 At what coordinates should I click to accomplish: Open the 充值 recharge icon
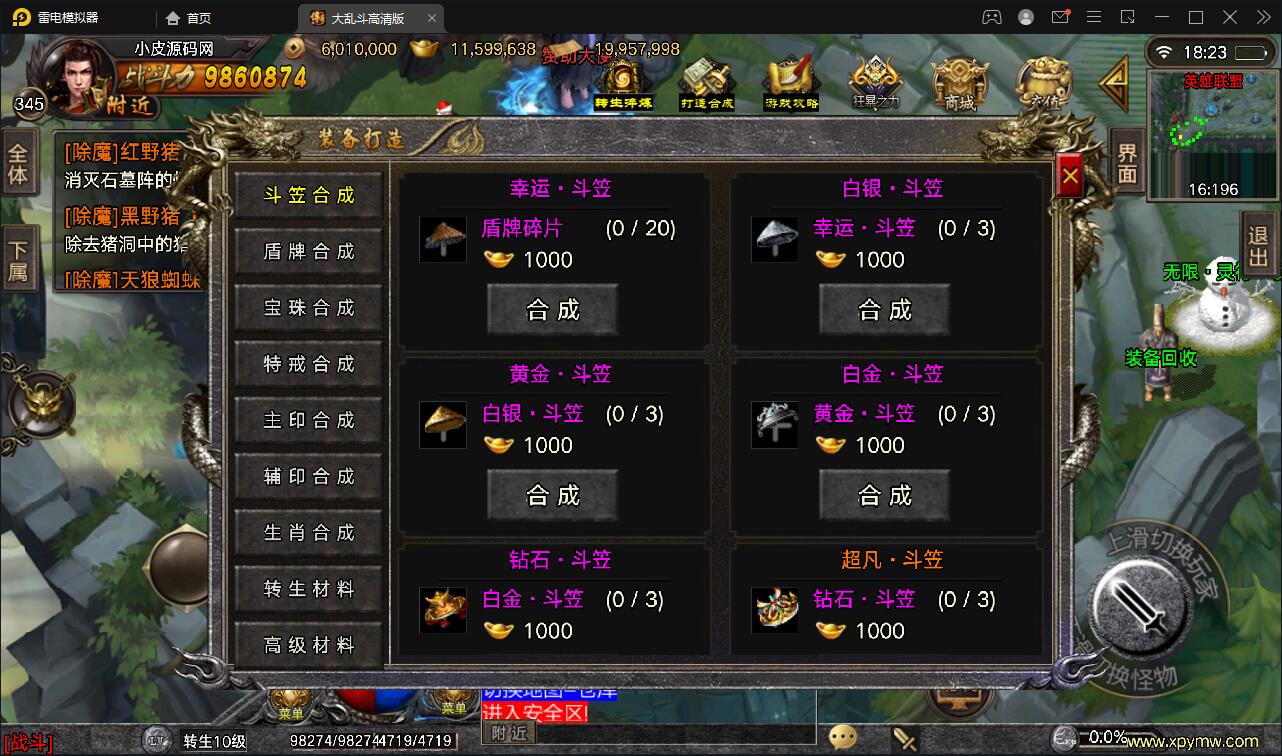click(x=1043, y=80)
